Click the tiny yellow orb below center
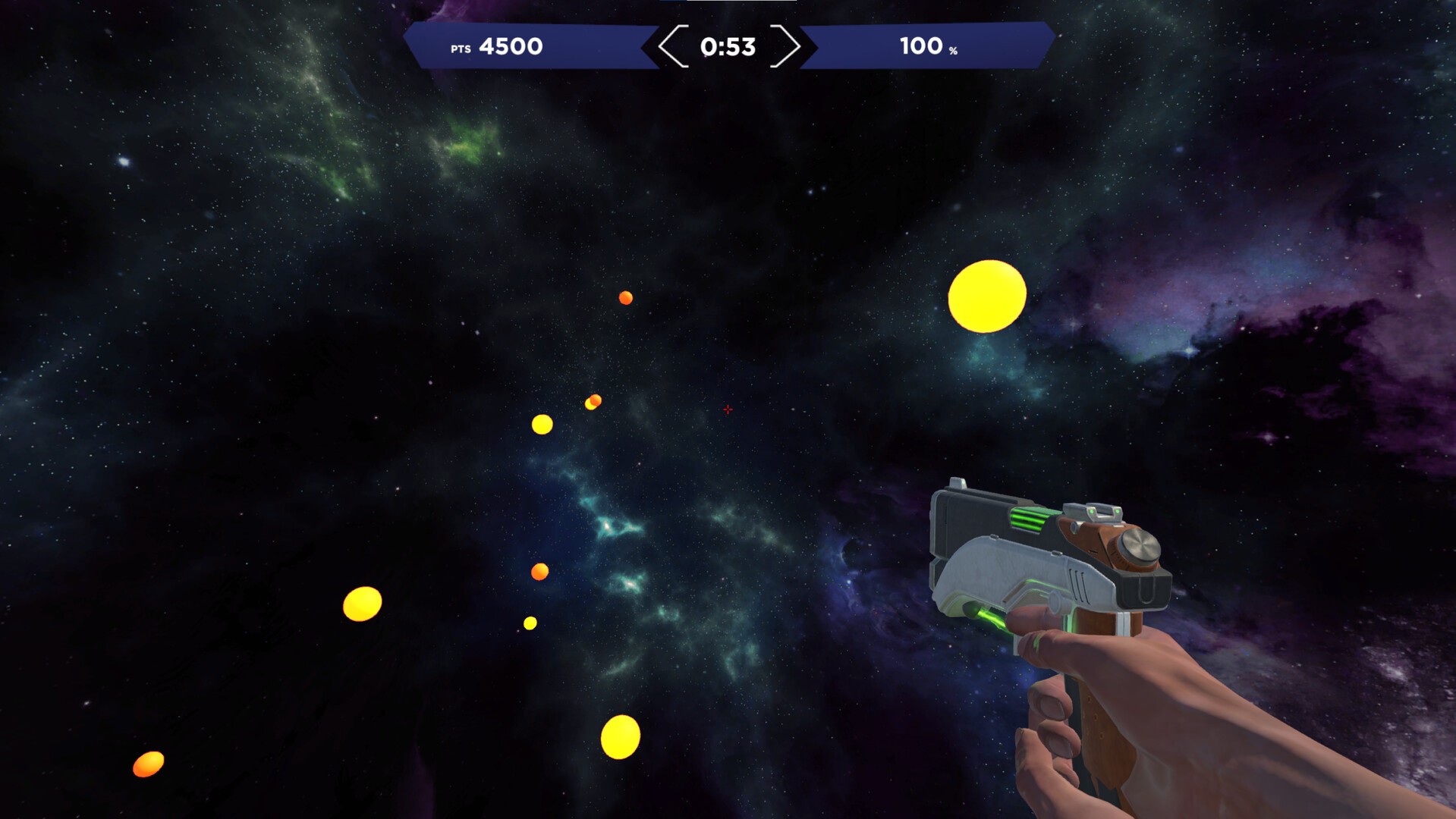Viewport: 1456px width, 819px height. click(x=530, y=623)
